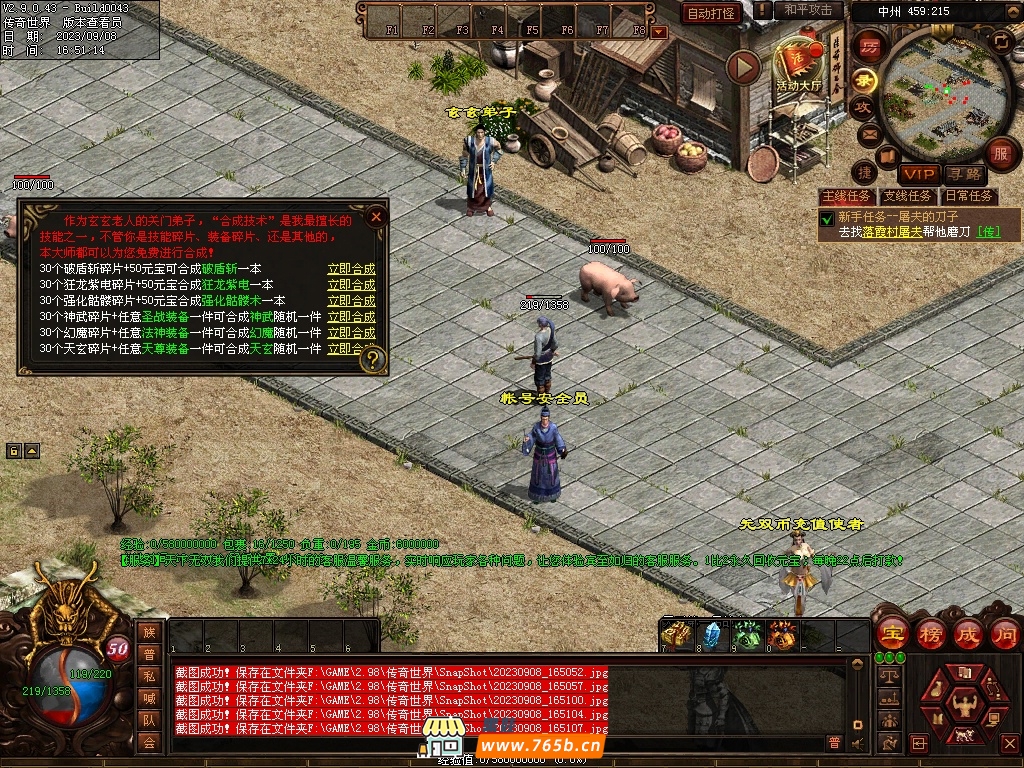The width and height of the screenshot is (1024, 768).
Task: Activate the 寻路 pathfinding button
Action: [964, 175]
